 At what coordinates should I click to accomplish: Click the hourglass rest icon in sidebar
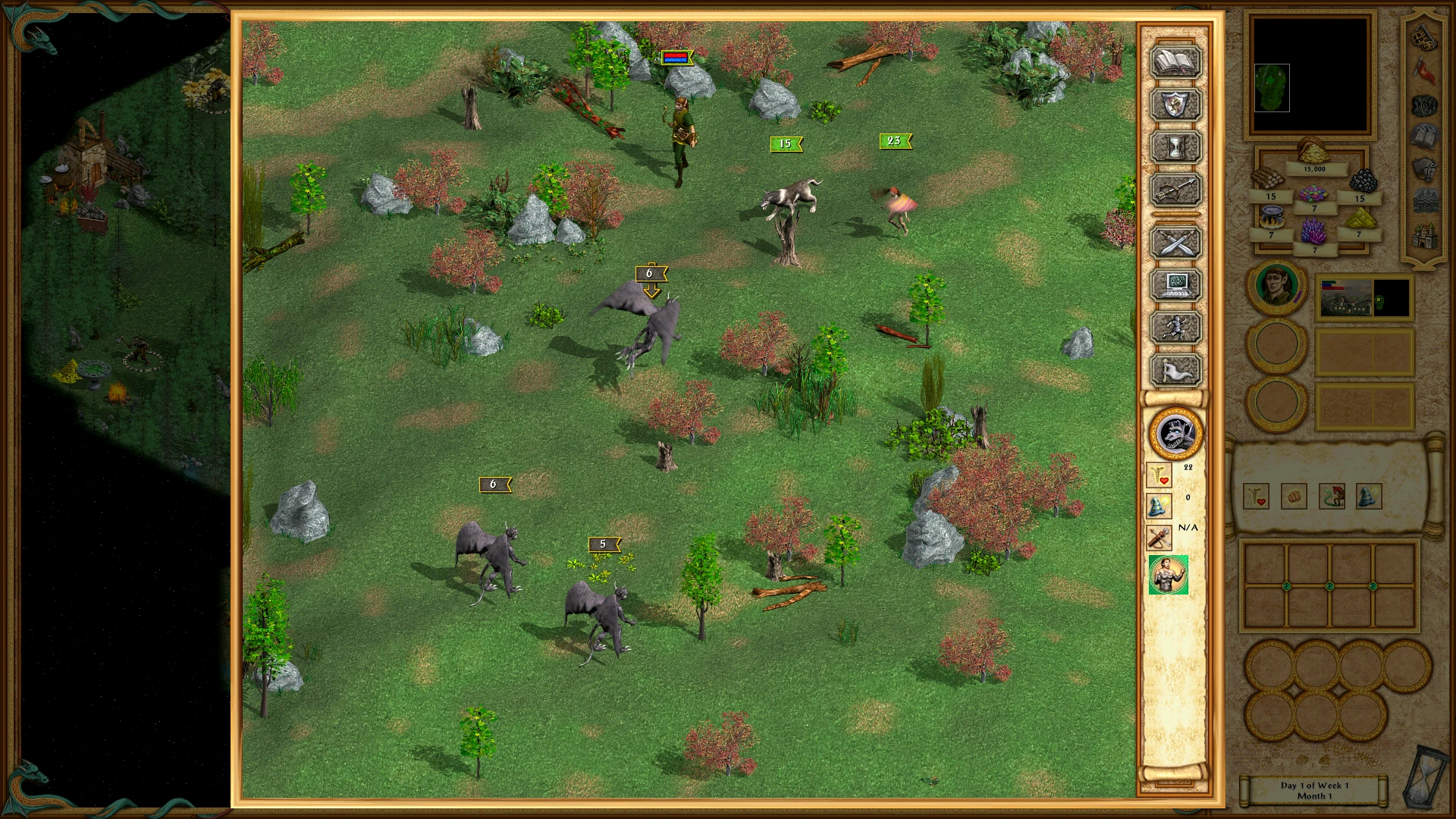(x=1176, y=148)
